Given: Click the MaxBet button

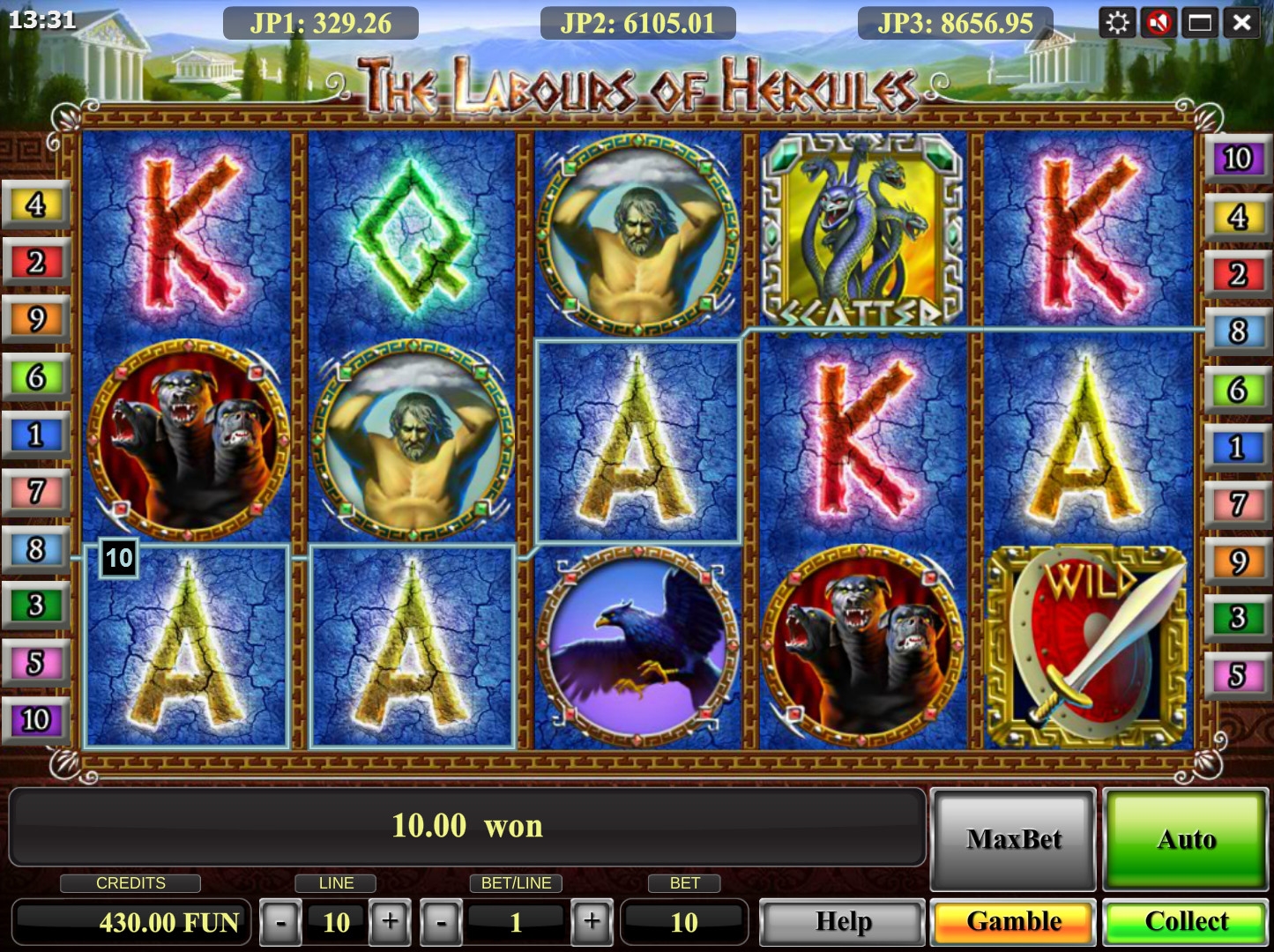Looking at the screenshot, I should pyautogui.click(x=1014, y=838).
